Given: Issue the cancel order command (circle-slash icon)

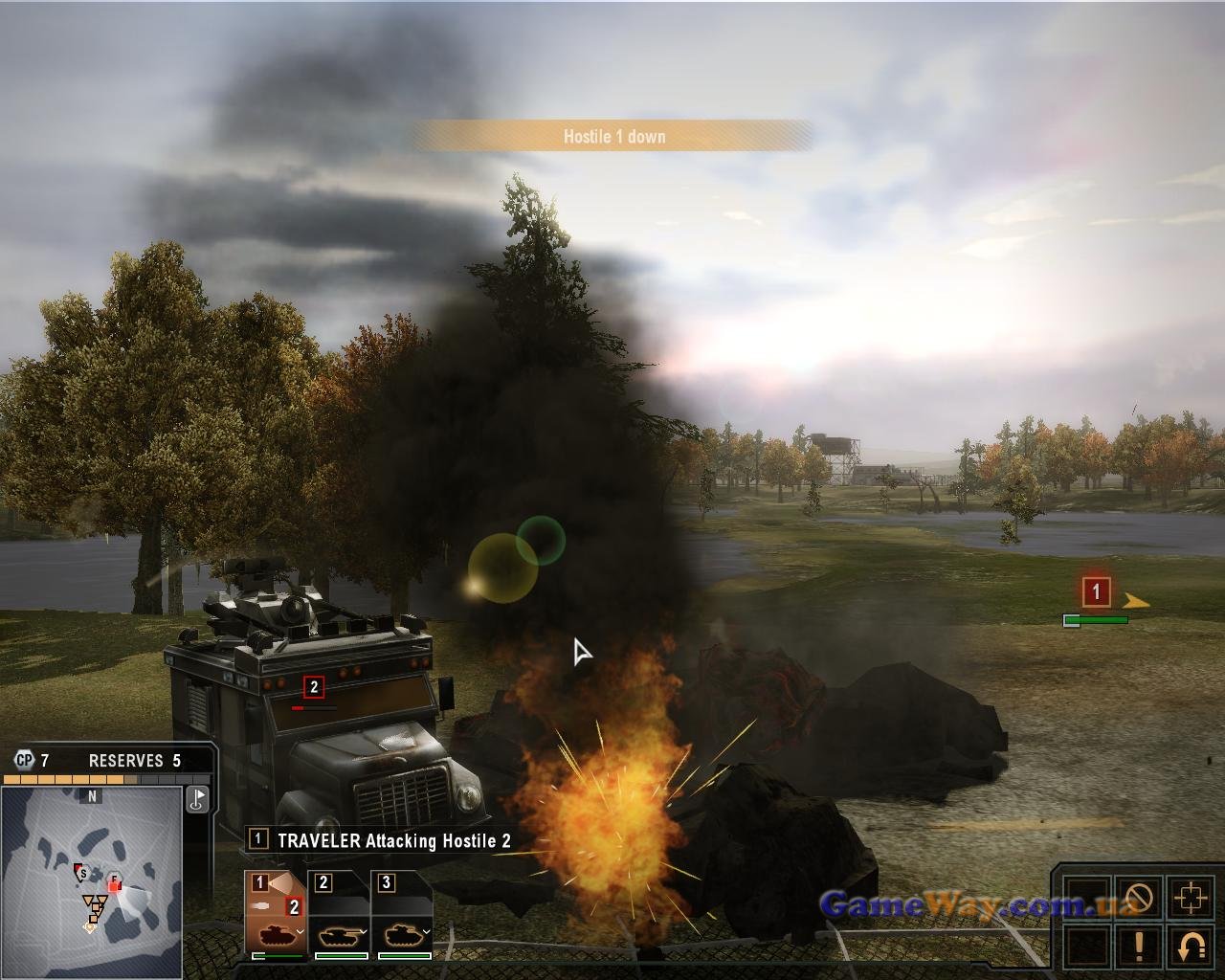Looking at the screenshot, I should coord(1139,899).
